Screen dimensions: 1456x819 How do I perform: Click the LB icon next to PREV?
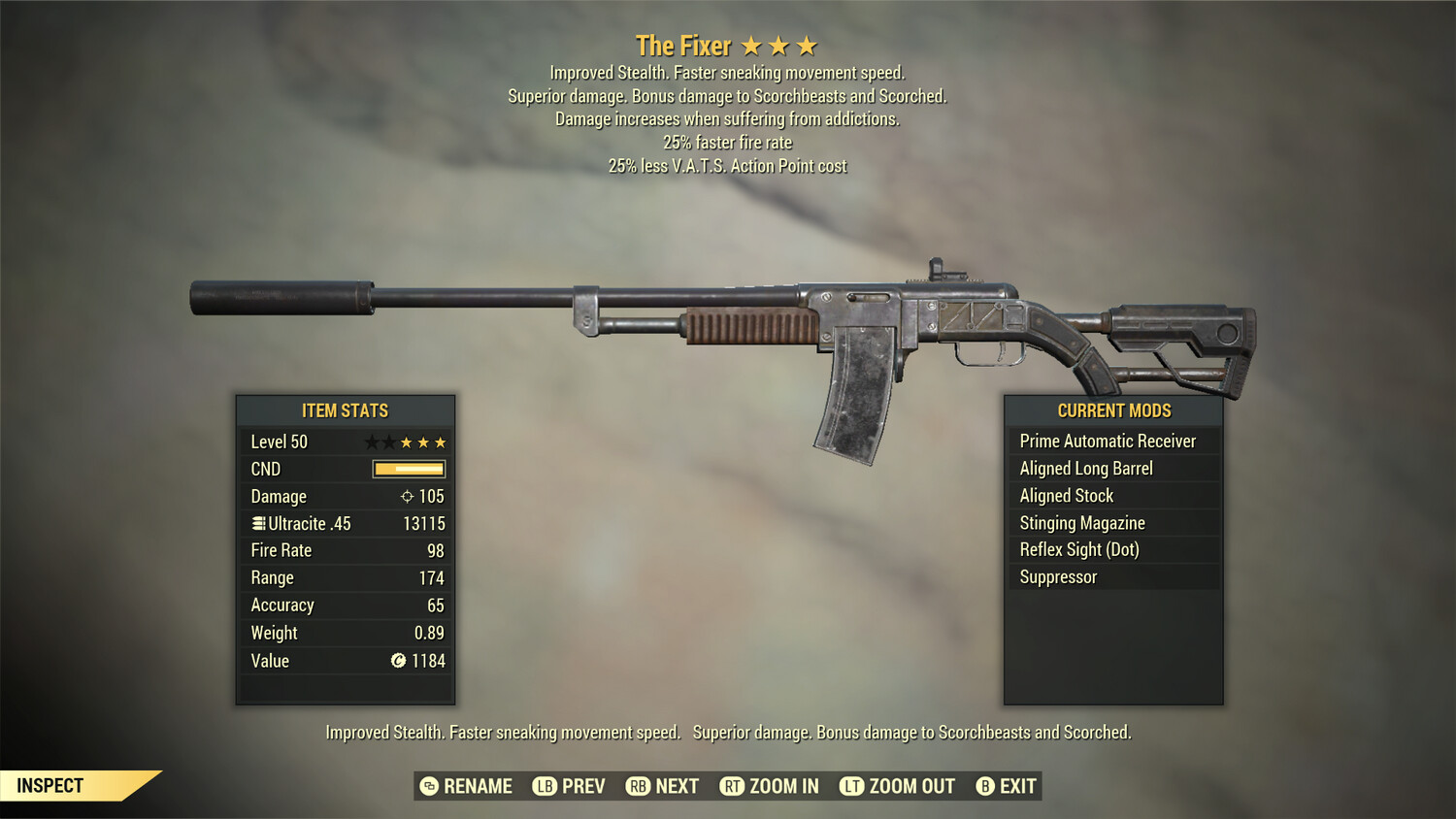(x=545, y=786)
